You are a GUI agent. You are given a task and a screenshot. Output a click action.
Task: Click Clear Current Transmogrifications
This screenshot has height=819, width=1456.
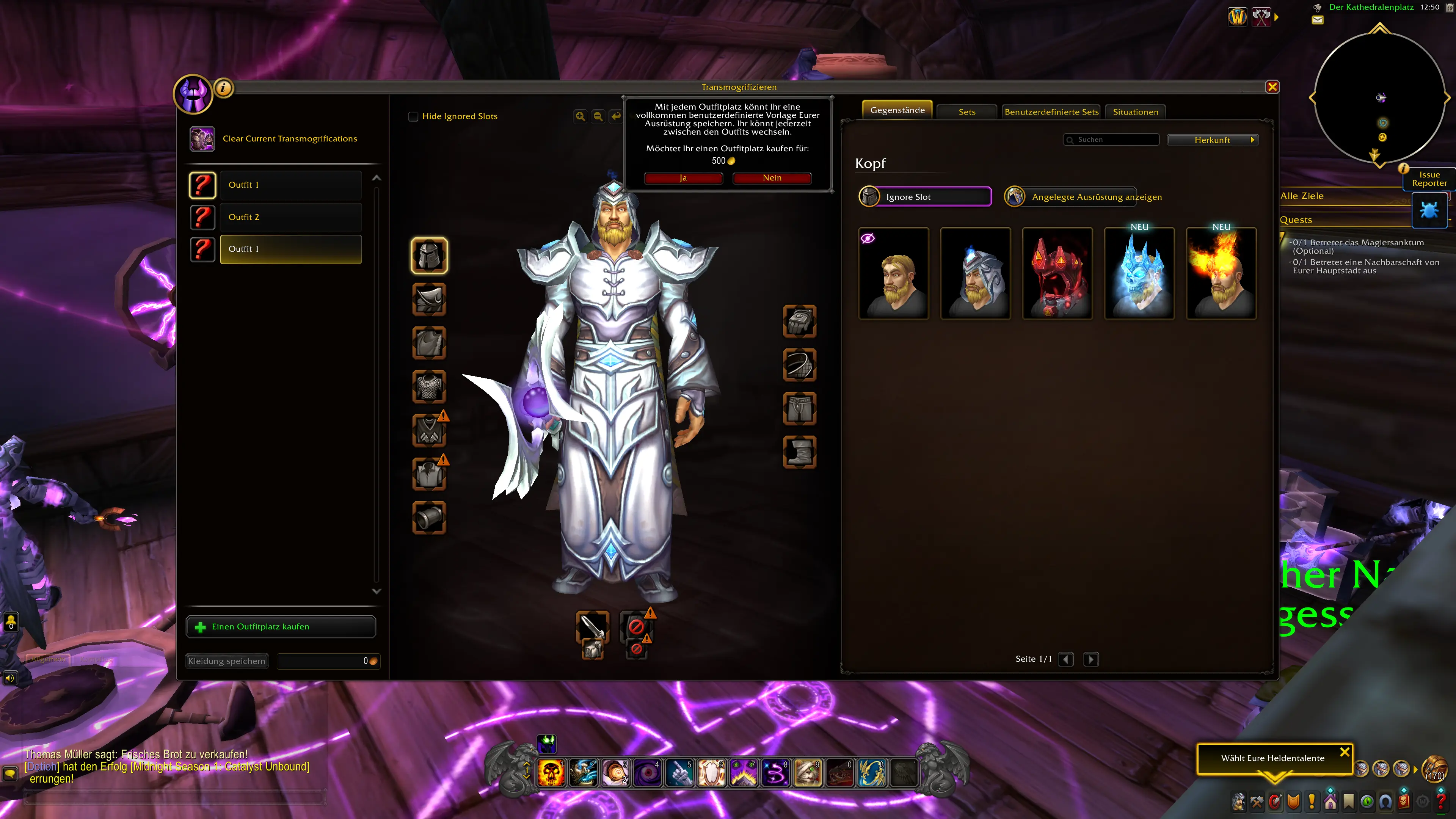point(289,139)
